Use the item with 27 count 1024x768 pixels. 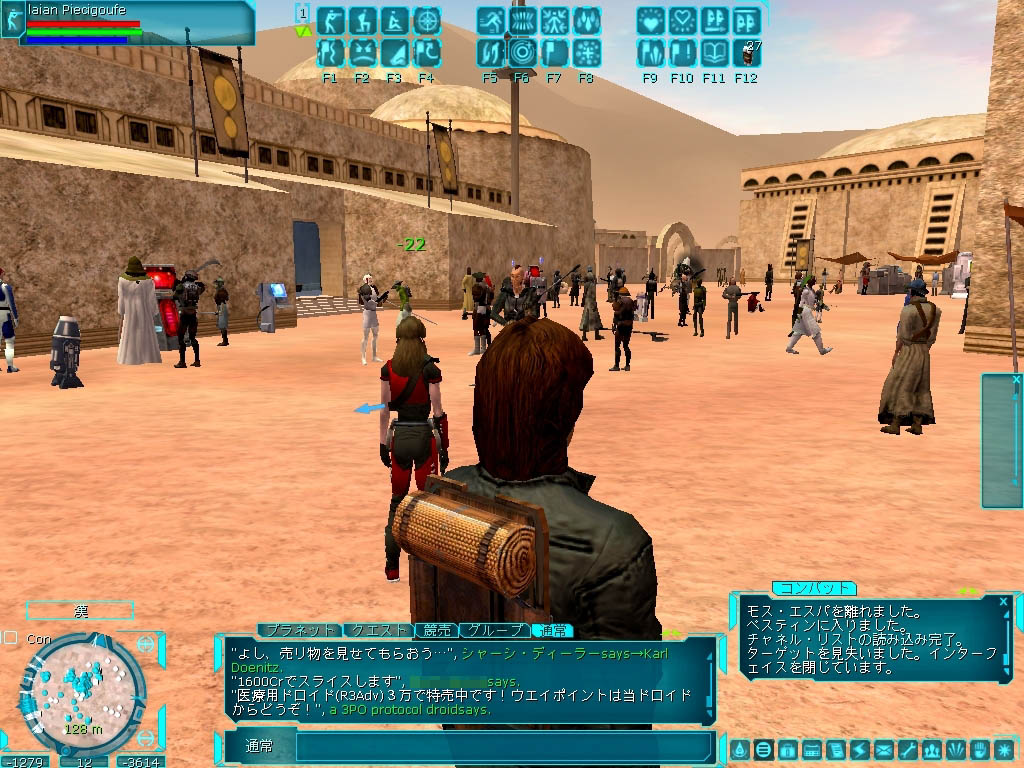[746, 52]
